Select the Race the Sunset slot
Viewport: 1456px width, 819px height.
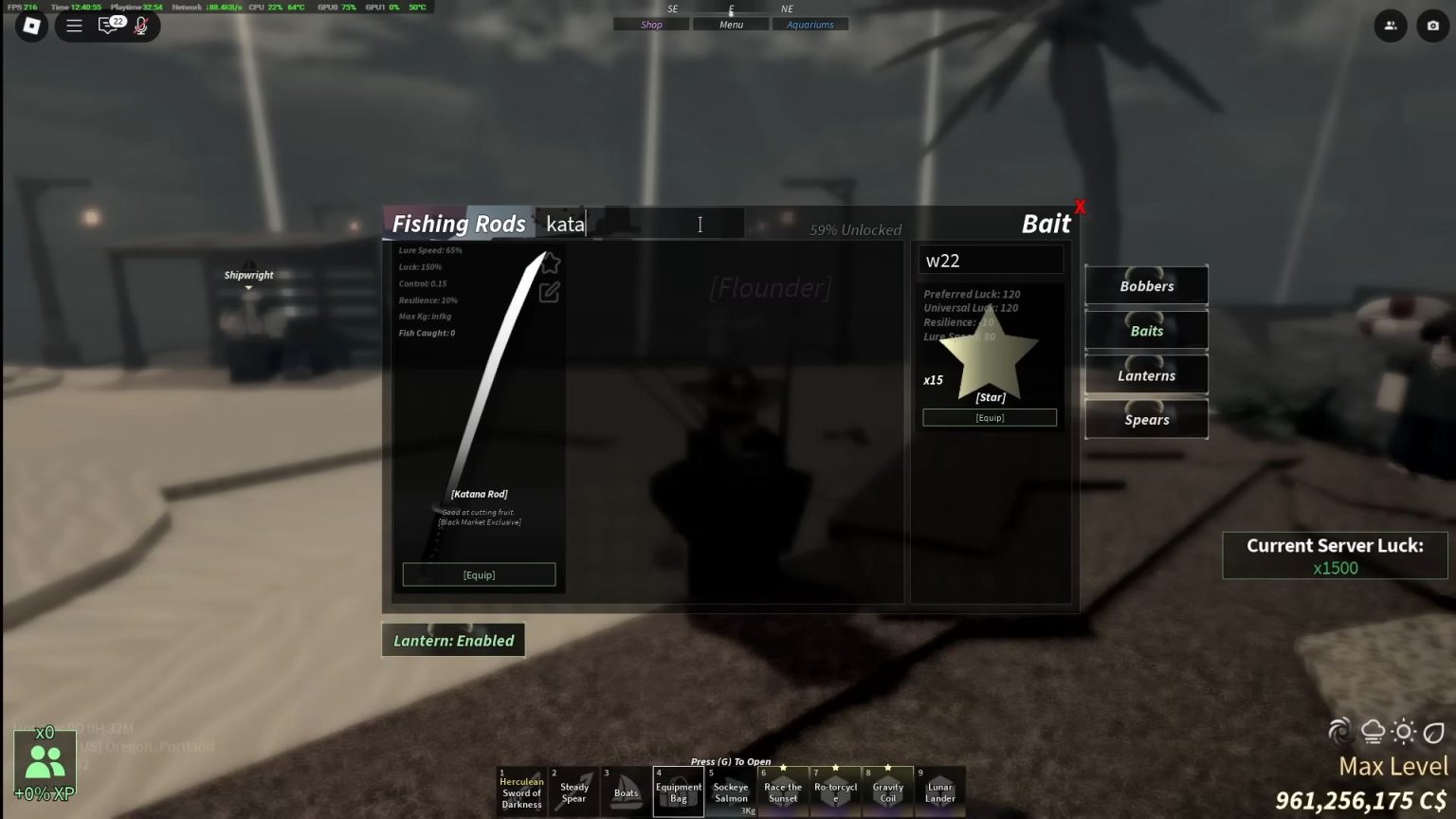pyautogui.click(x=782, y=791)
